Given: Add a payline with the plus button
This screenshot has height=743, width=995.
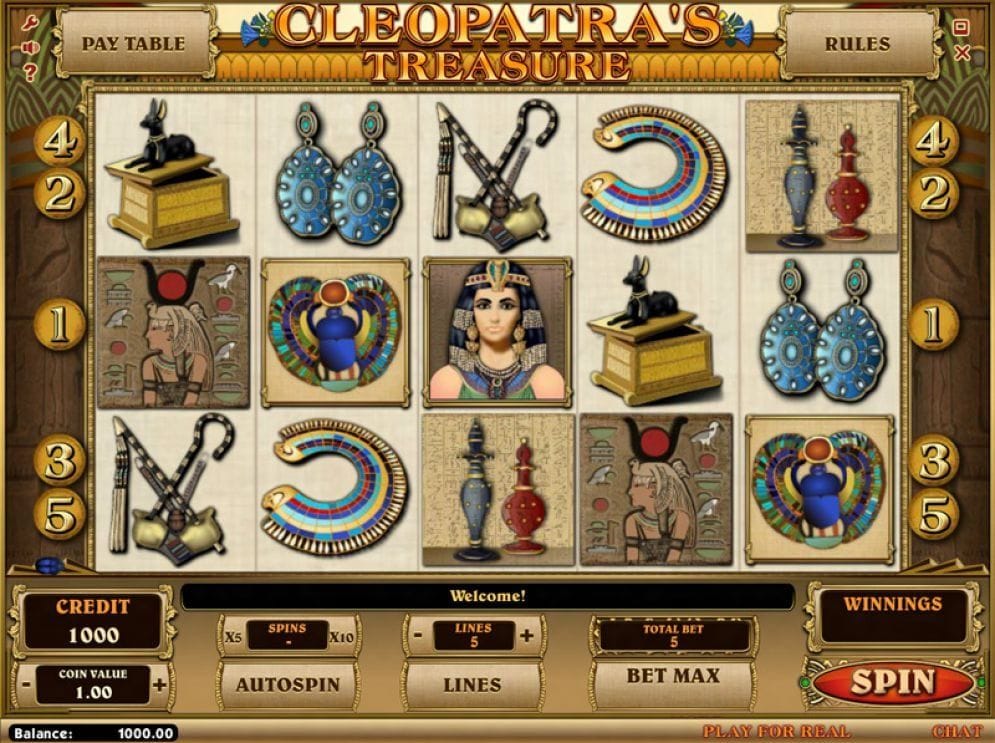Looking at the screenshot, I should coord(527,635).
